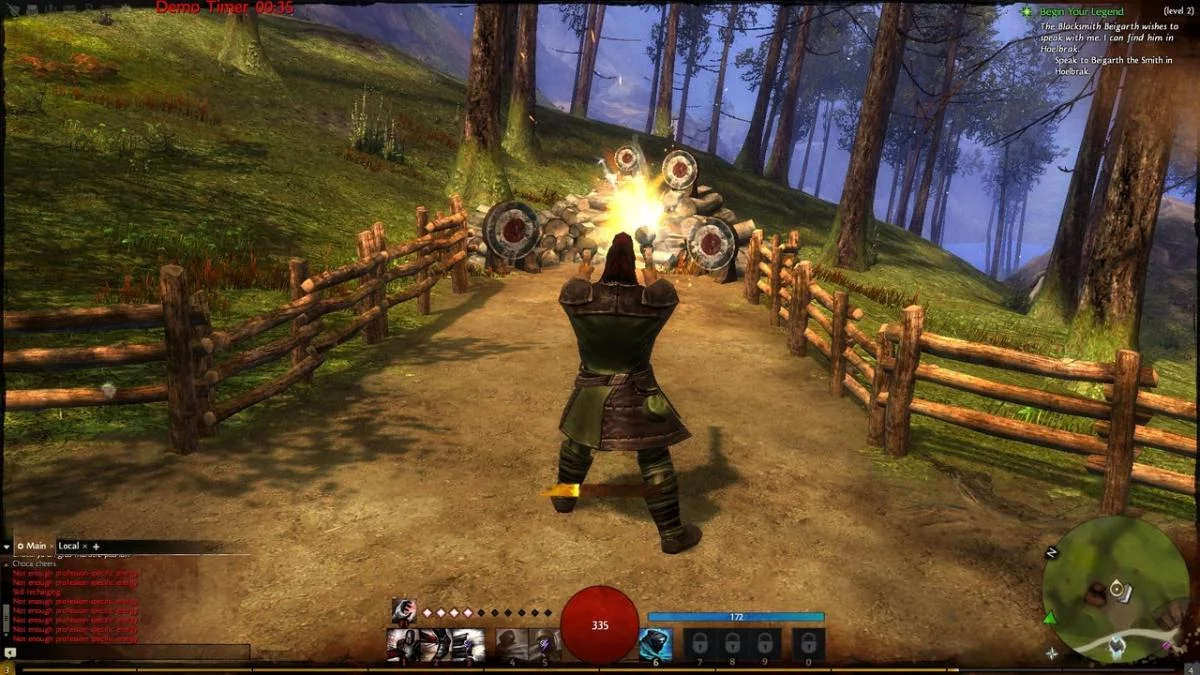Close the Local chat tab
This screenshot has width=1200, height=675.
85,546
